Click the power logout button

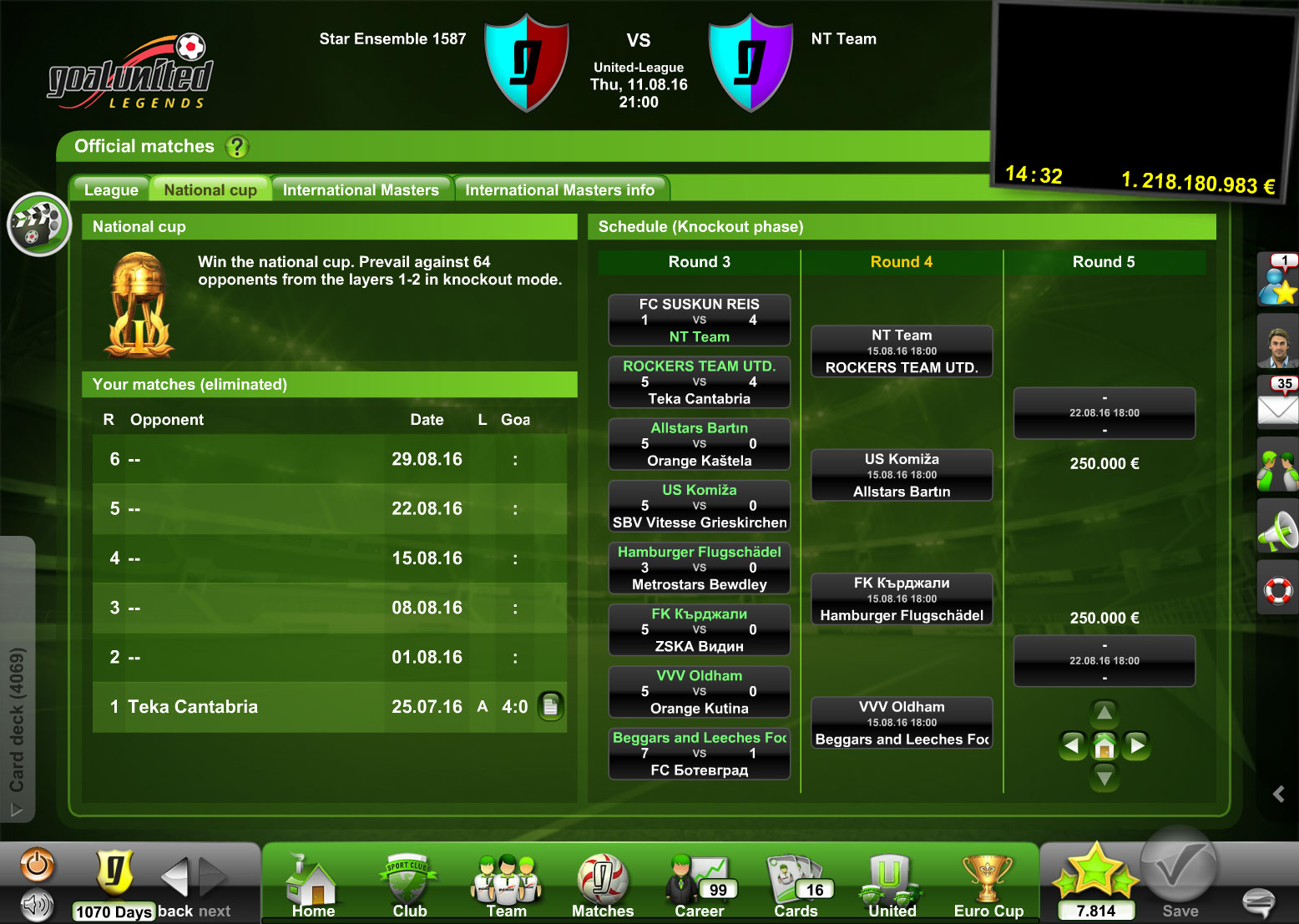(x=37, y=865)
